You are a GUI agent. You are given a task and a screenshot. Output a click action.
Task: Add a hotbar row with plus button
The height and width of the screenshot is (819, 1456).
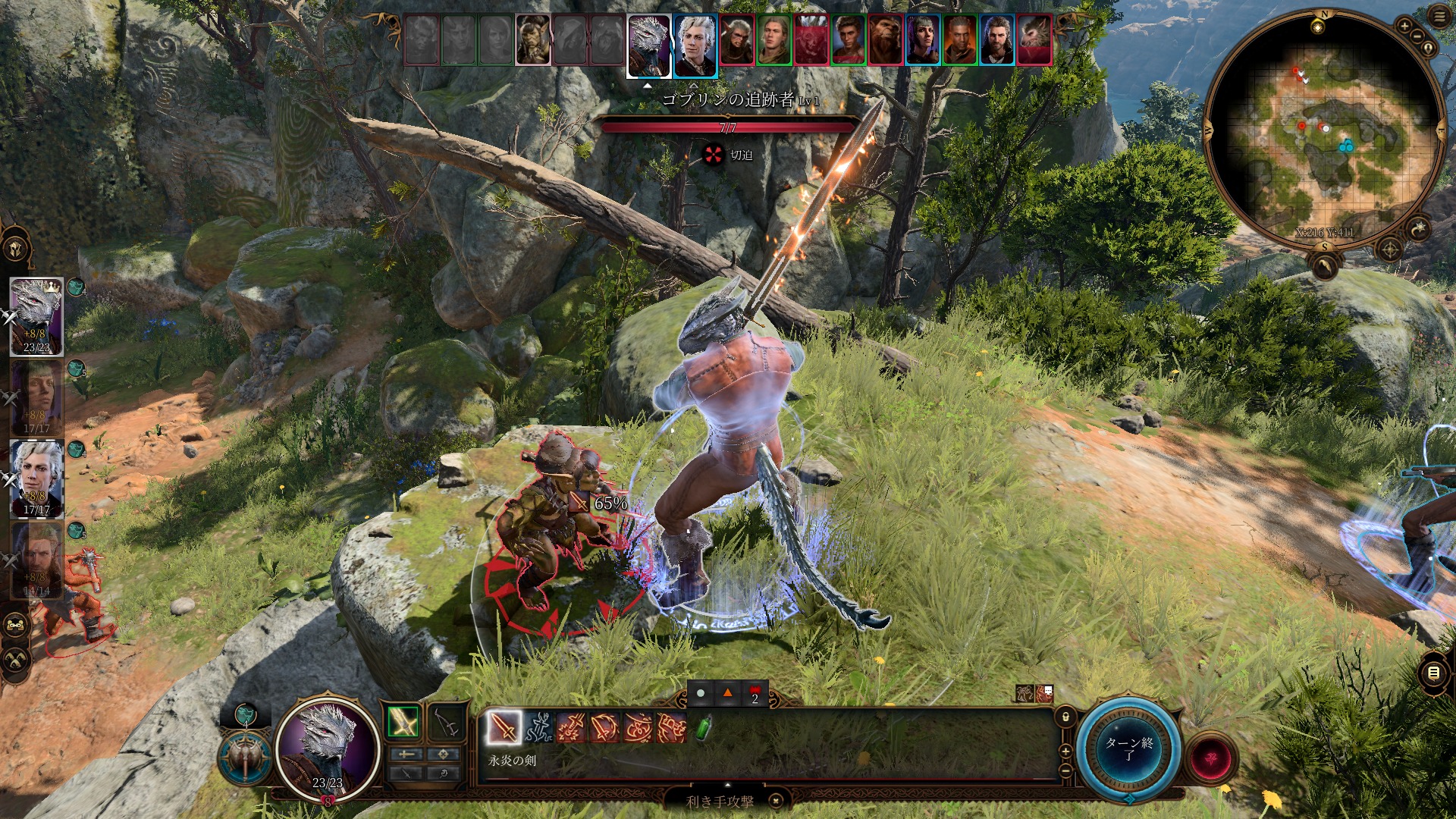click(1065, 751)
